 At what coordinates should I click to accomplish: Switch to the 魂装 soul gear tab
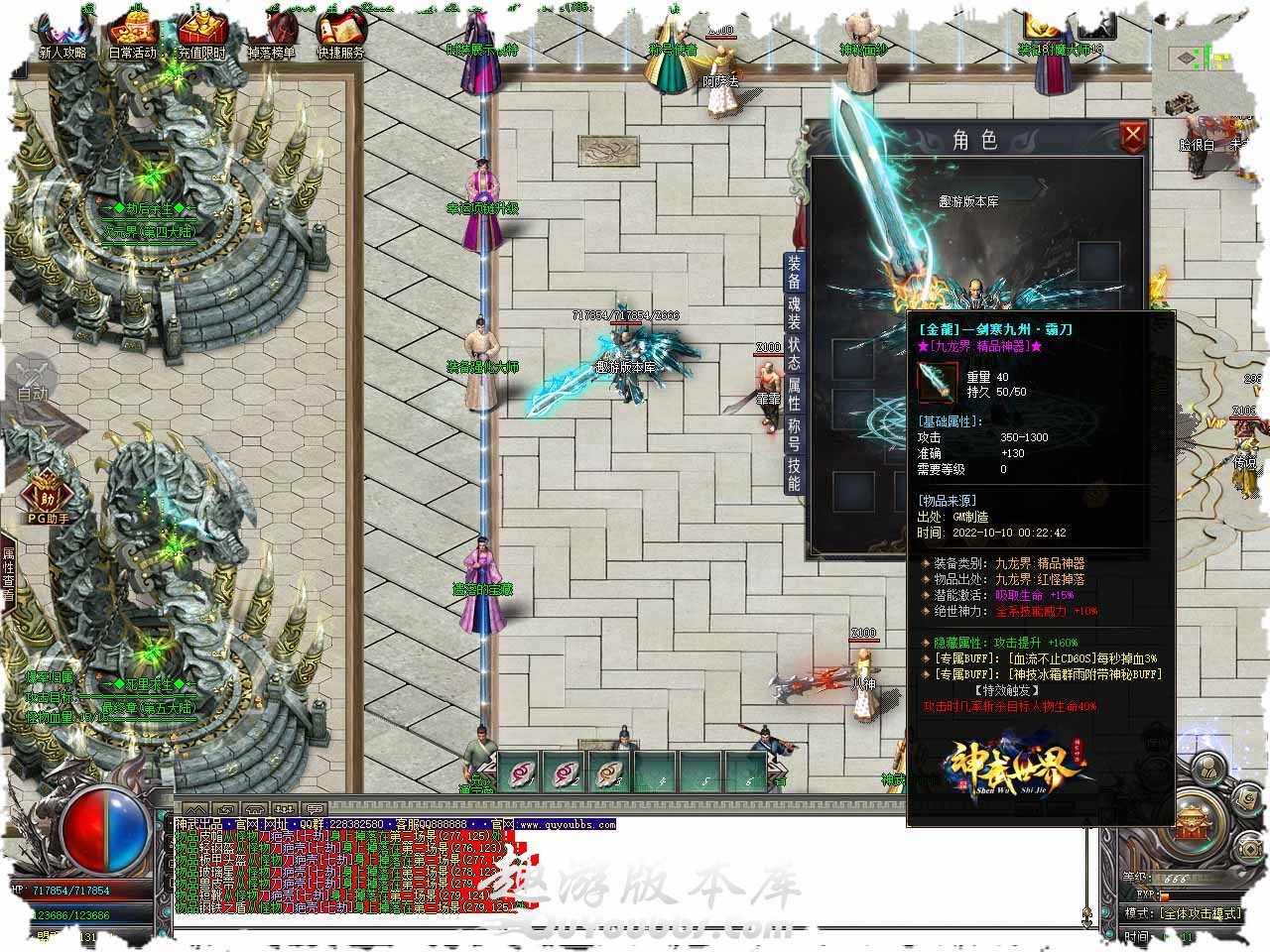[x=795, y=314]
